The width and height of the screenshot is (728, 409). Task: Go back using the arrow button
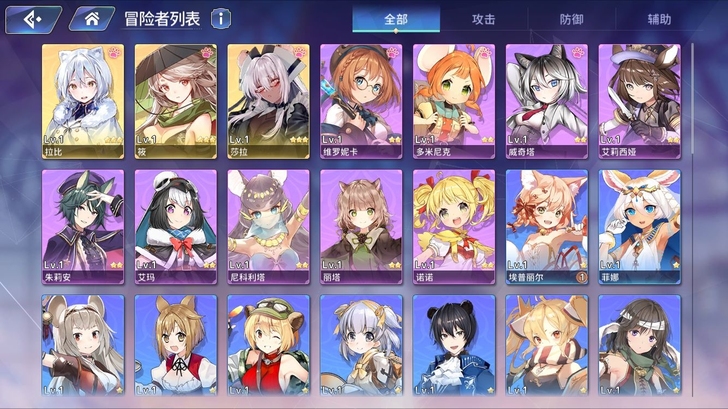[32, 18]
